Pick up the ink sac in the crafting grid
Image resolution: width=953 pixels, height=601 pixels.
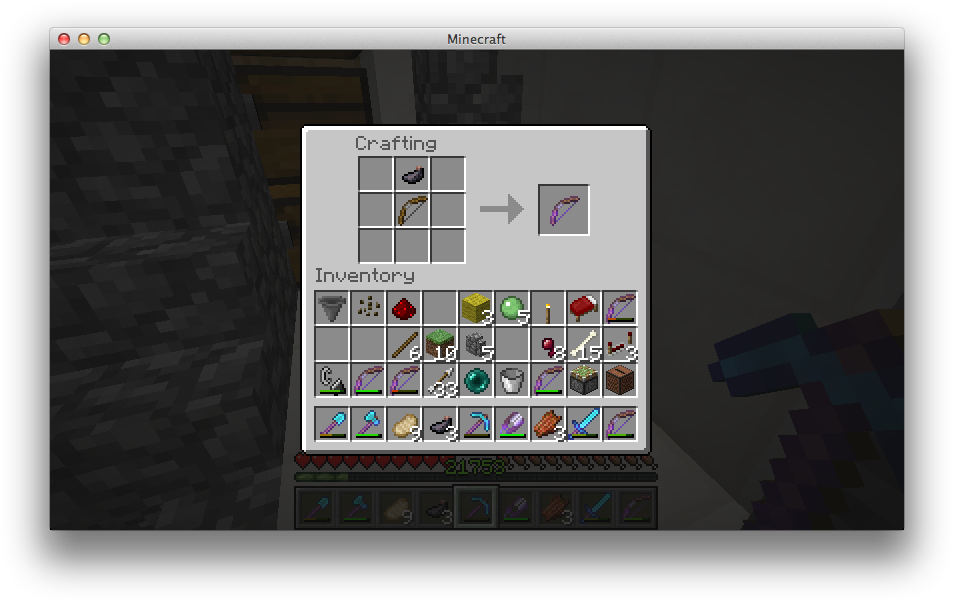coord(412,175)
